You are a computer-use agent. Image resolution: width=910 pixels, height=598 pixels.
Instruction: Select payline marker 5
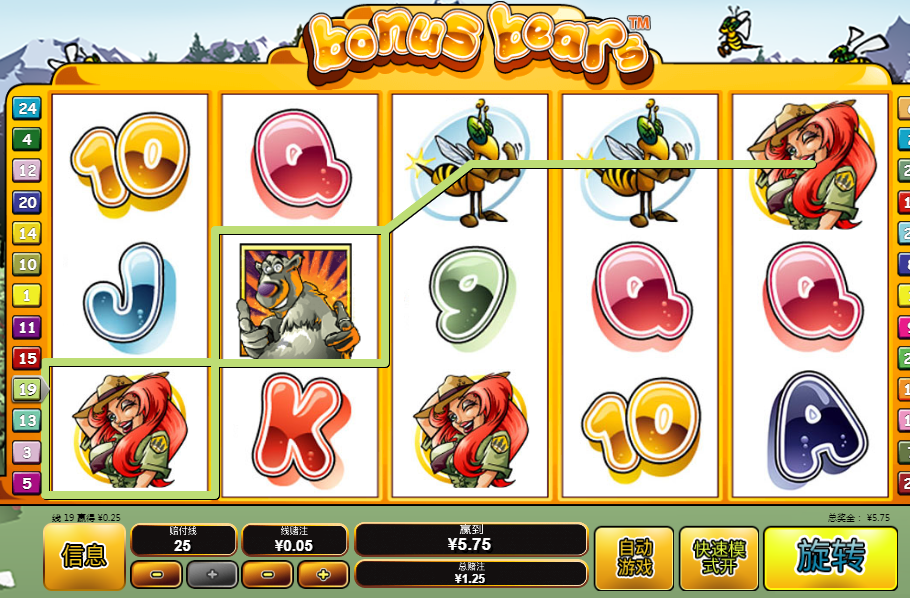[x=26, y=483]
